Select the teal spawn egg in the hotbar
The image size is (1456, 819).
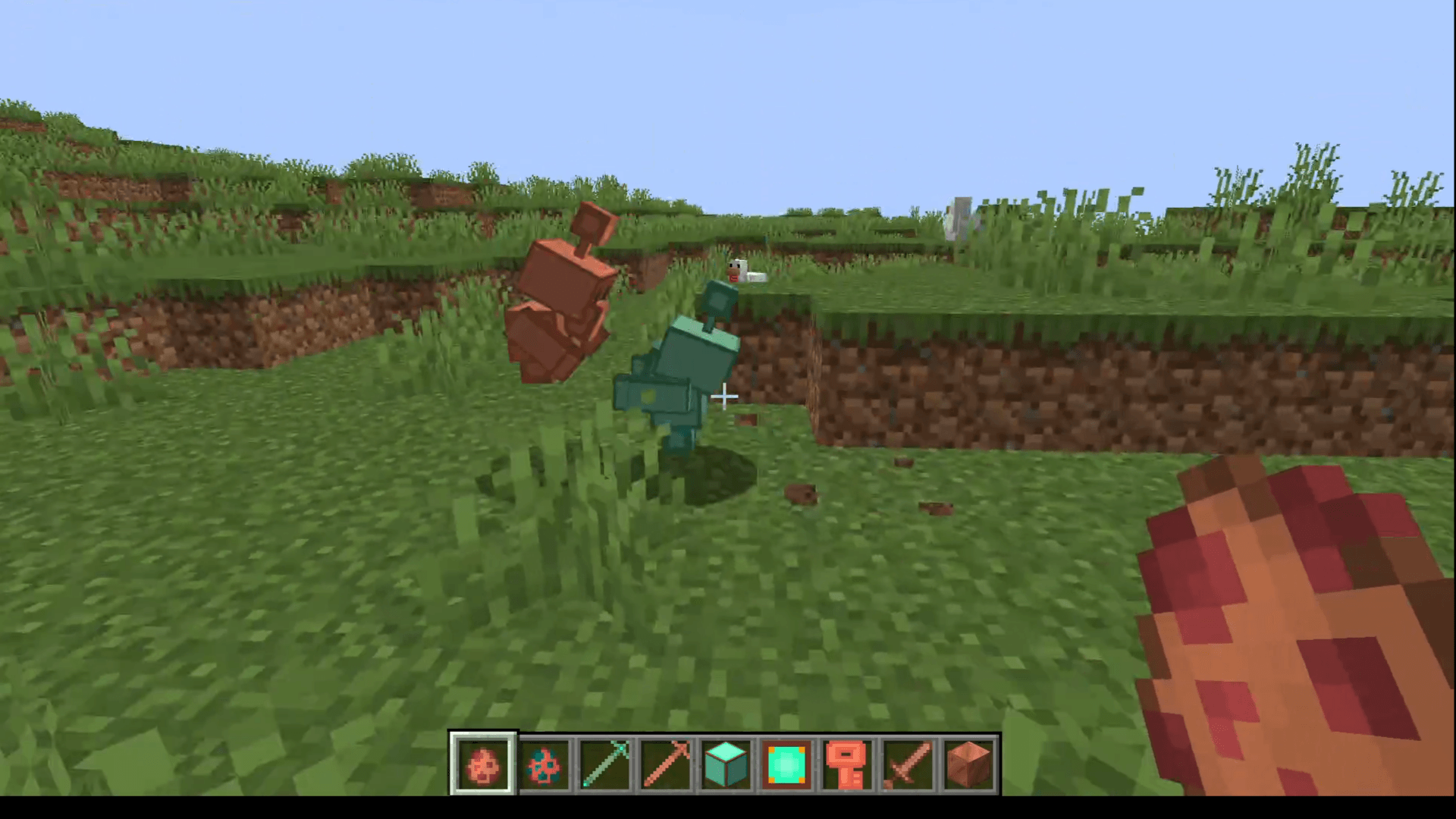(x=544, y=764)
